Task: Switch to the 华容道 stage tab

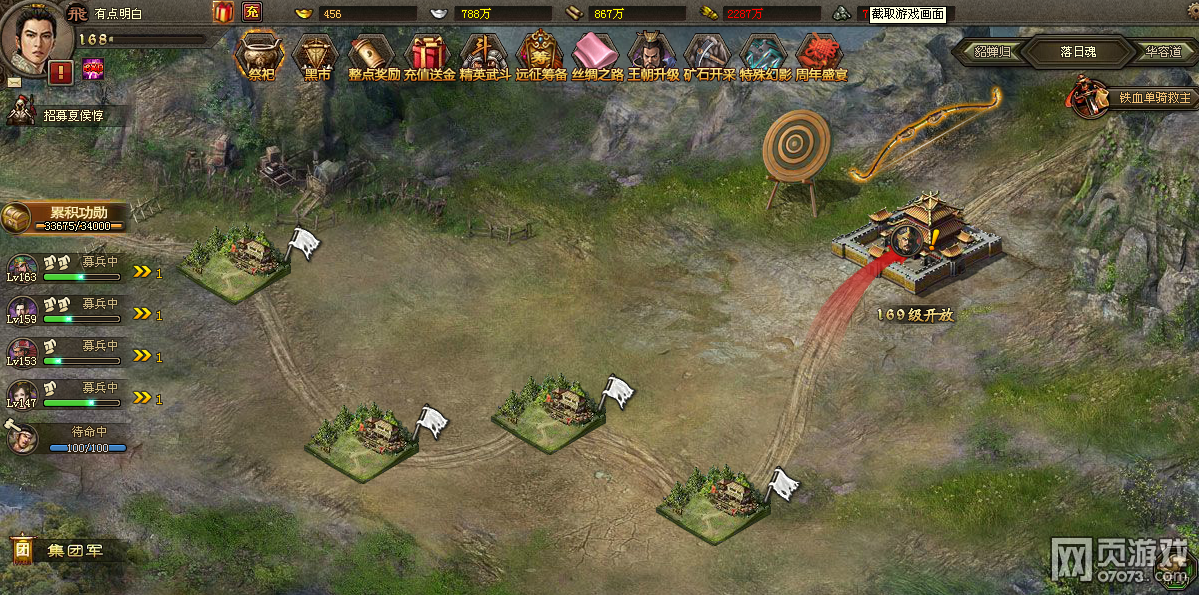Action: (x=1164, y=51)
